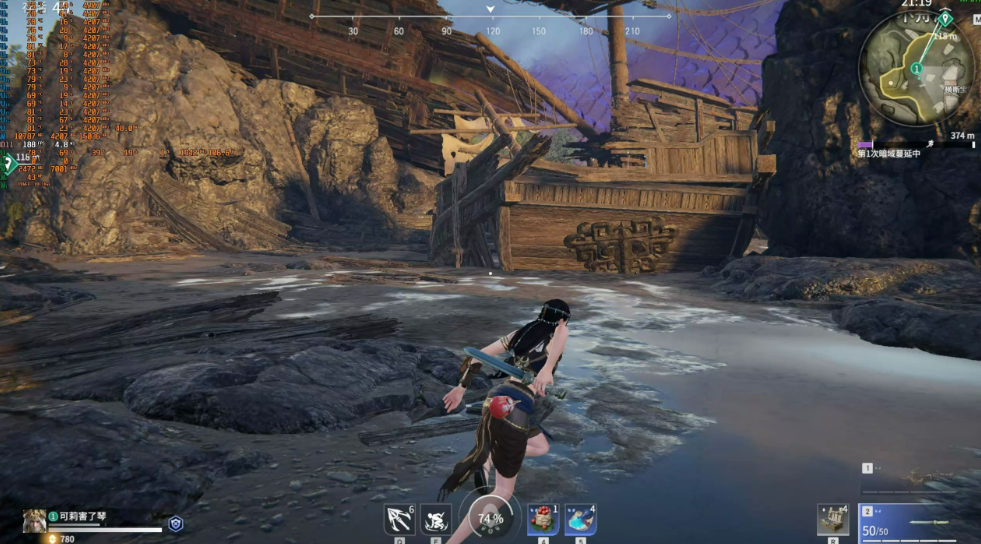981x544 pixels.
Task: Click the player portrait for 可莉害了琴
Action: (34, 519)
